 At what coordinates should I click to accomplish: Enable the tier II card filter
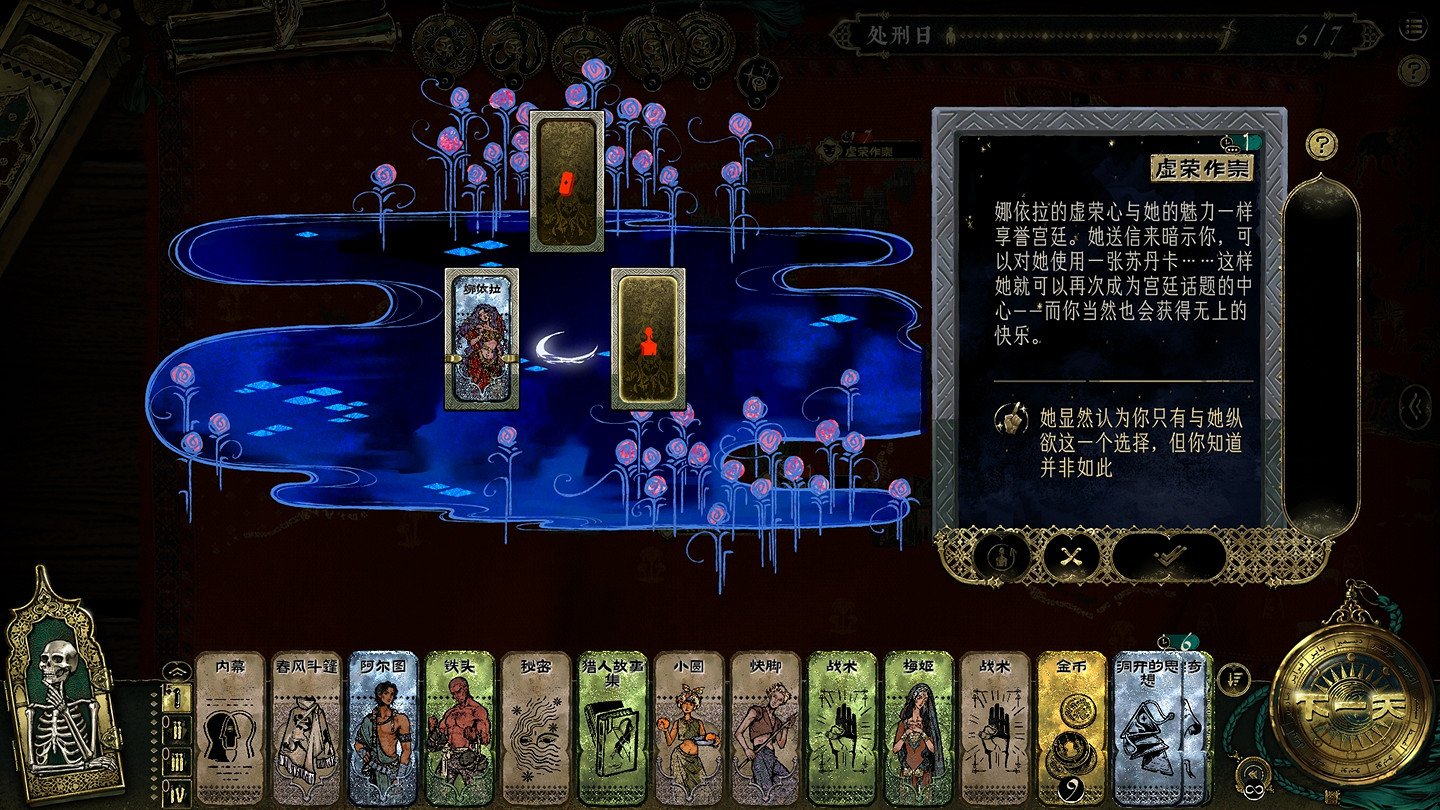(177, 729)
